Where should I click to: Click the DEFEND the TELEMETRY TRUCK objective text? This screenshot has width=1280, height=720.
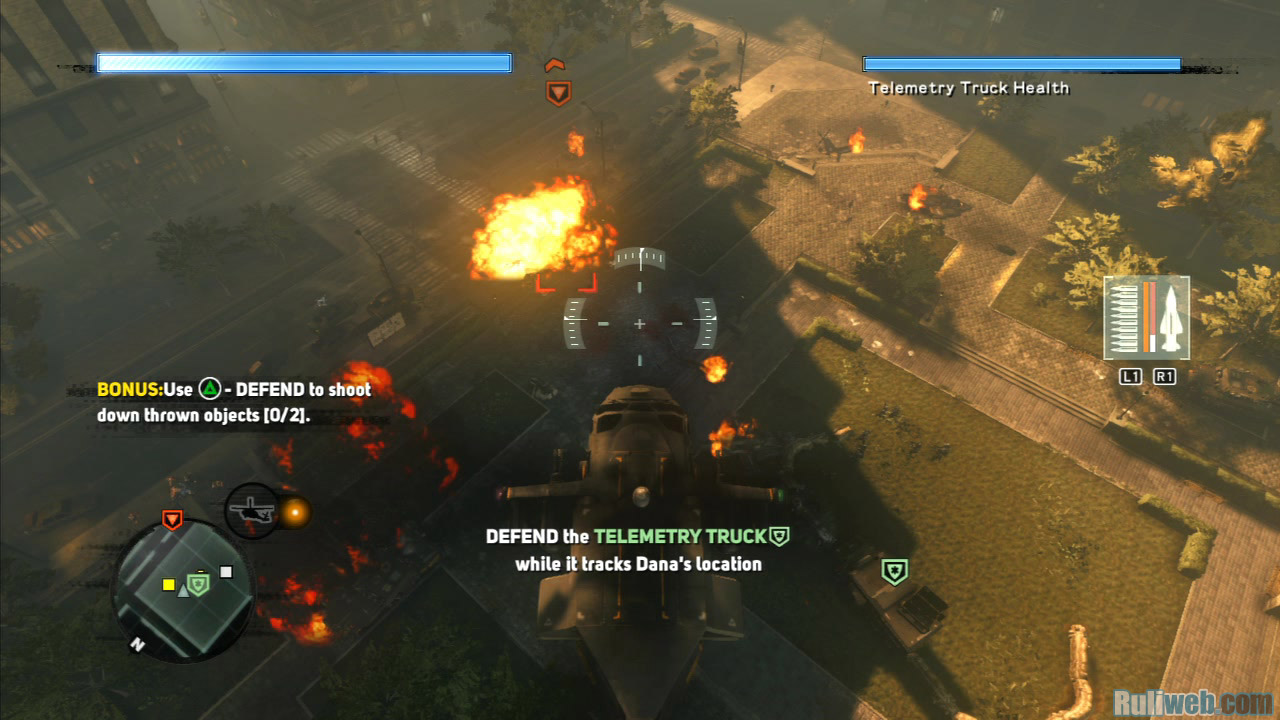pyautogui.click(x=638, y=550)
